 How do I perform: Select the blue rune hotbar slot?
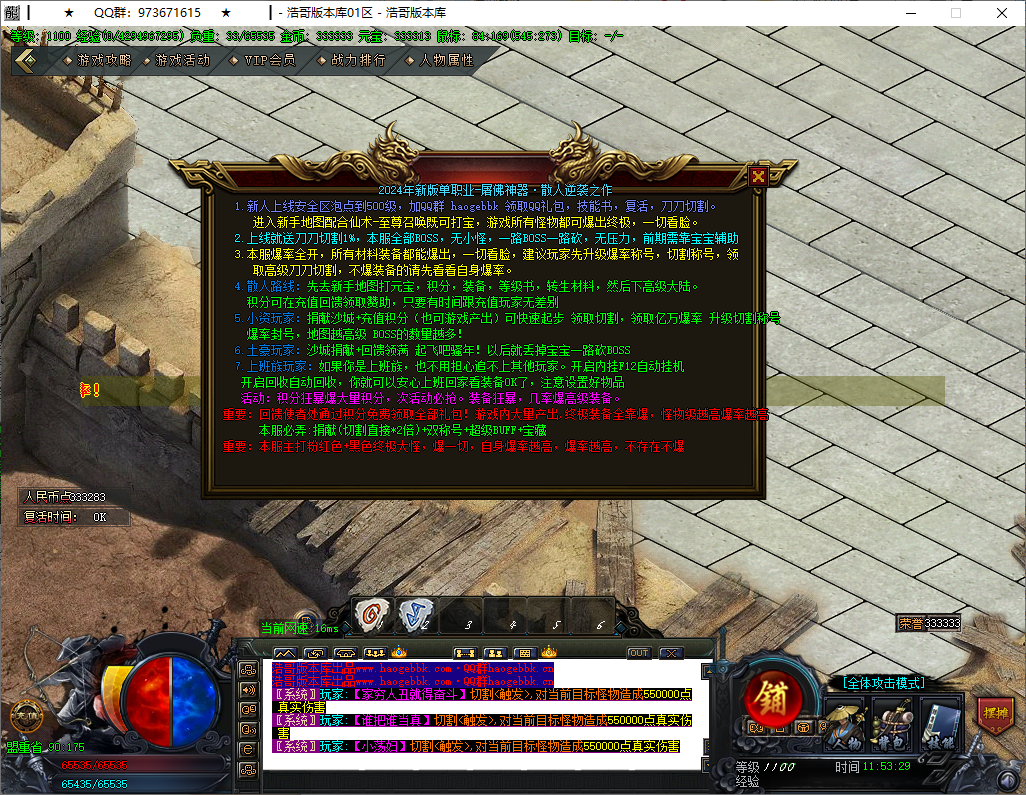415,614
